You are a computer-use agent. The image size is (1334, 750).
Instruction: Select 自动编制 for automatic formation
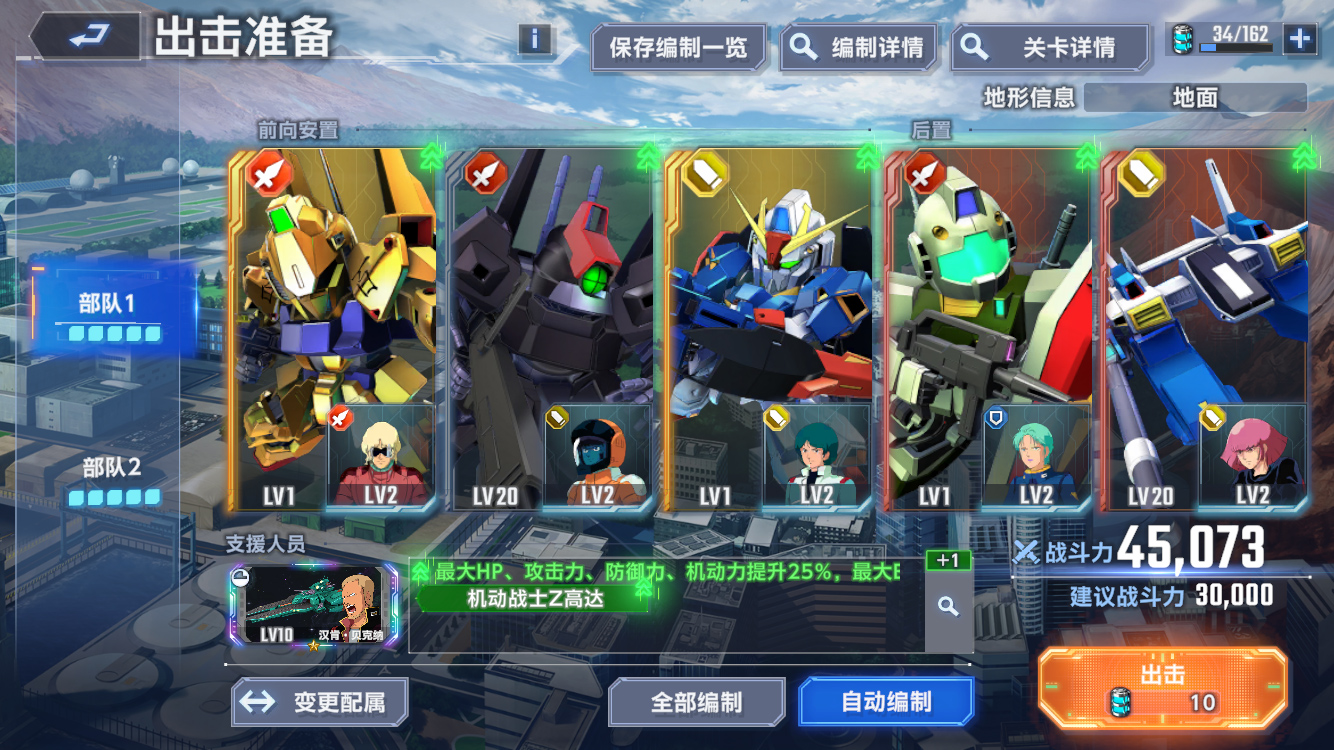886,702
